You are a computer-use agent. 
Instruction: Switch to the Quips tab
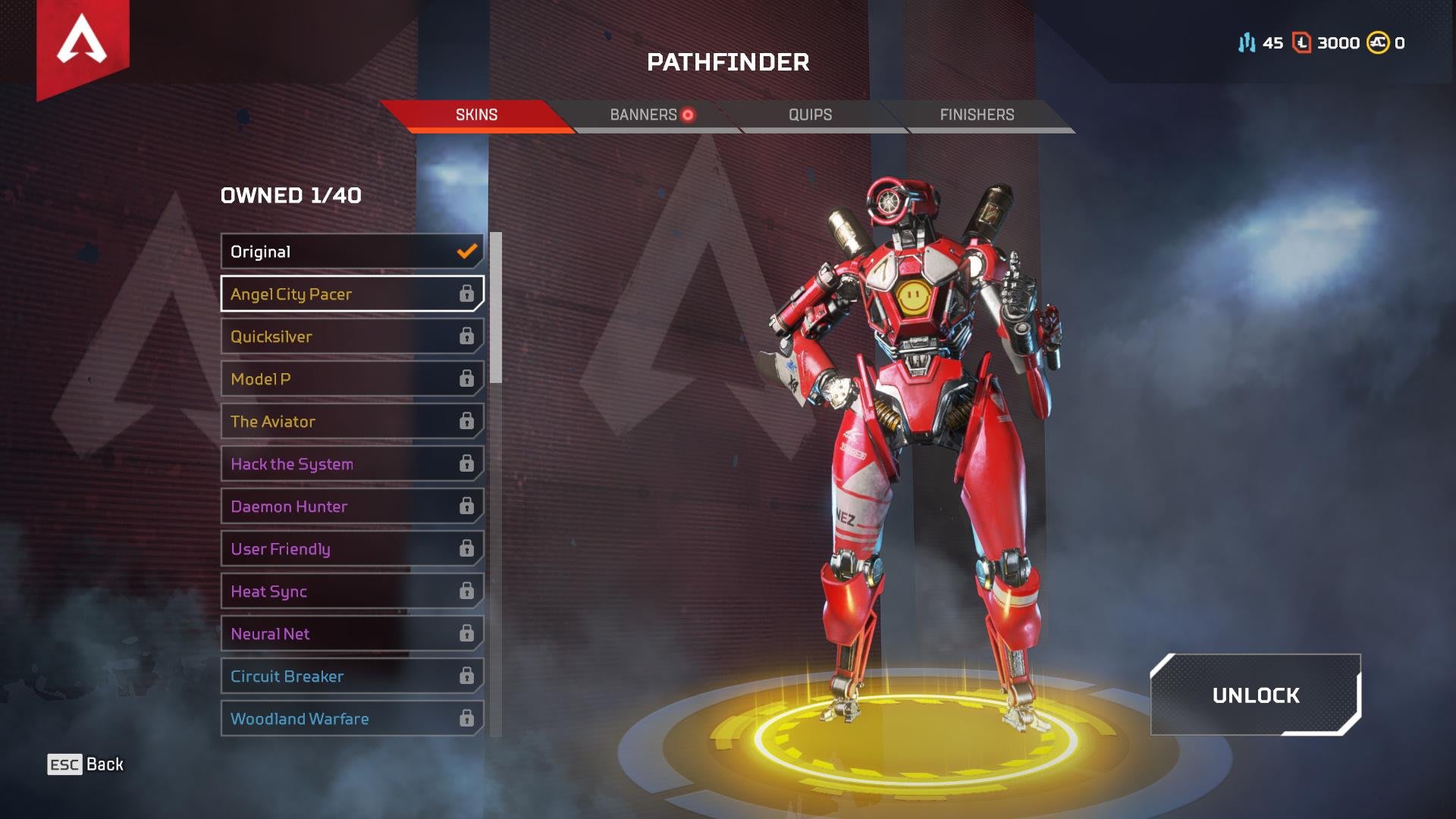[x=810, y=115]
